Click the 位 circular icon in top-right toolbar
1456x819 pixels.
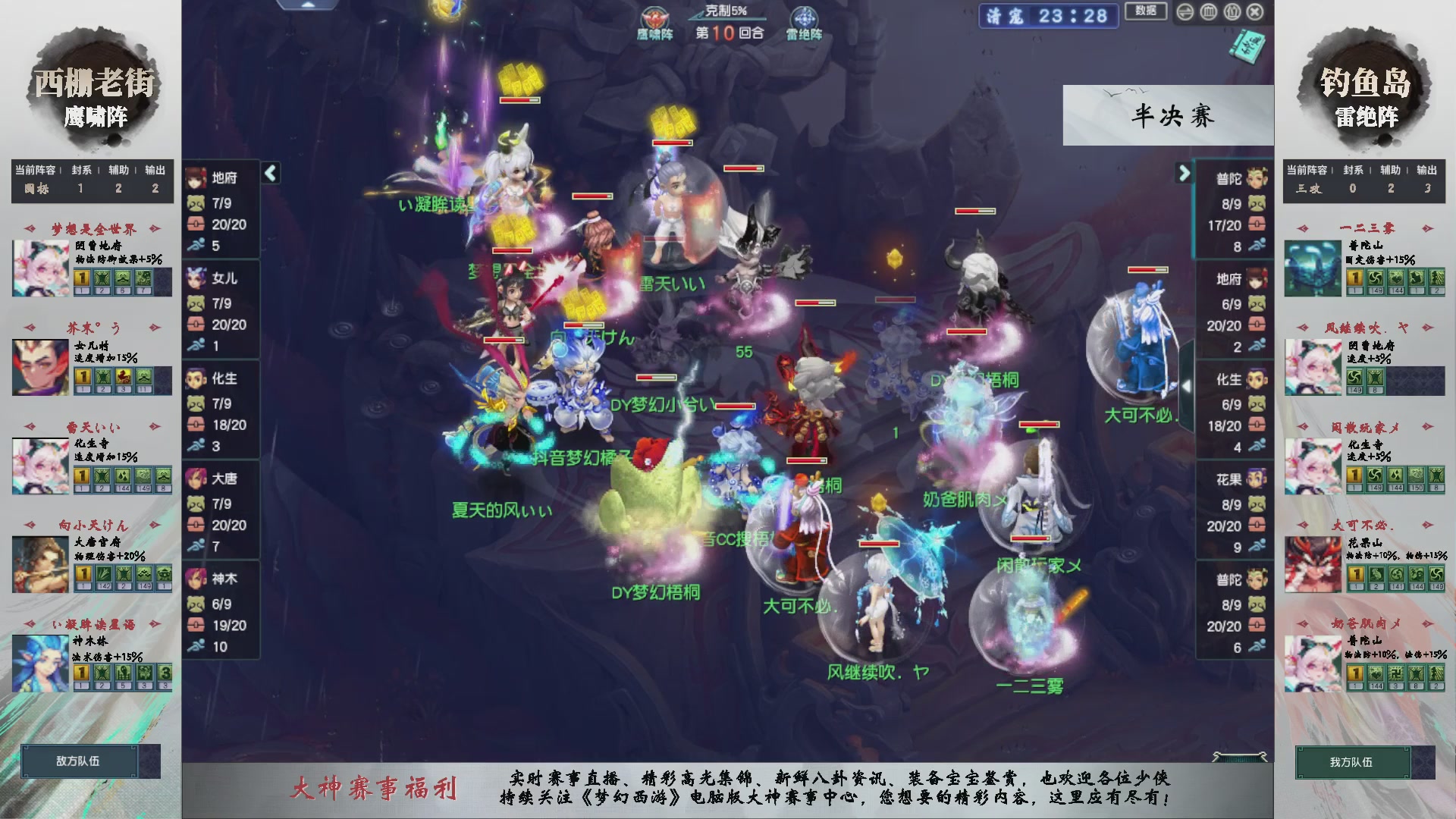[1231, 11]
